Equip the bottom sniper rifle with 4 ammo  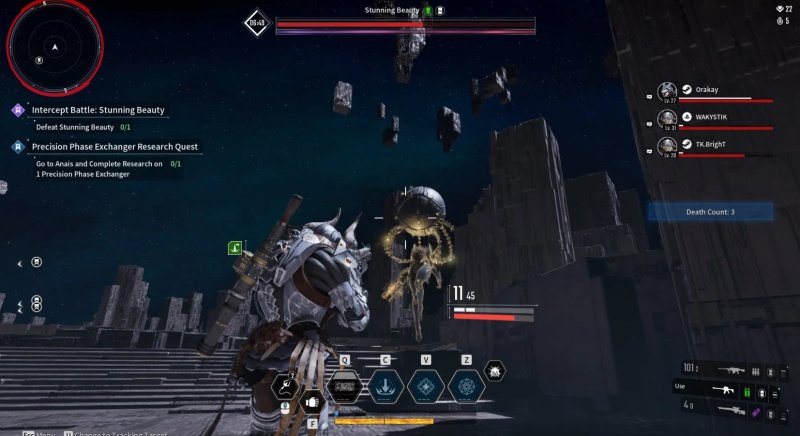[x=727, y=406]
